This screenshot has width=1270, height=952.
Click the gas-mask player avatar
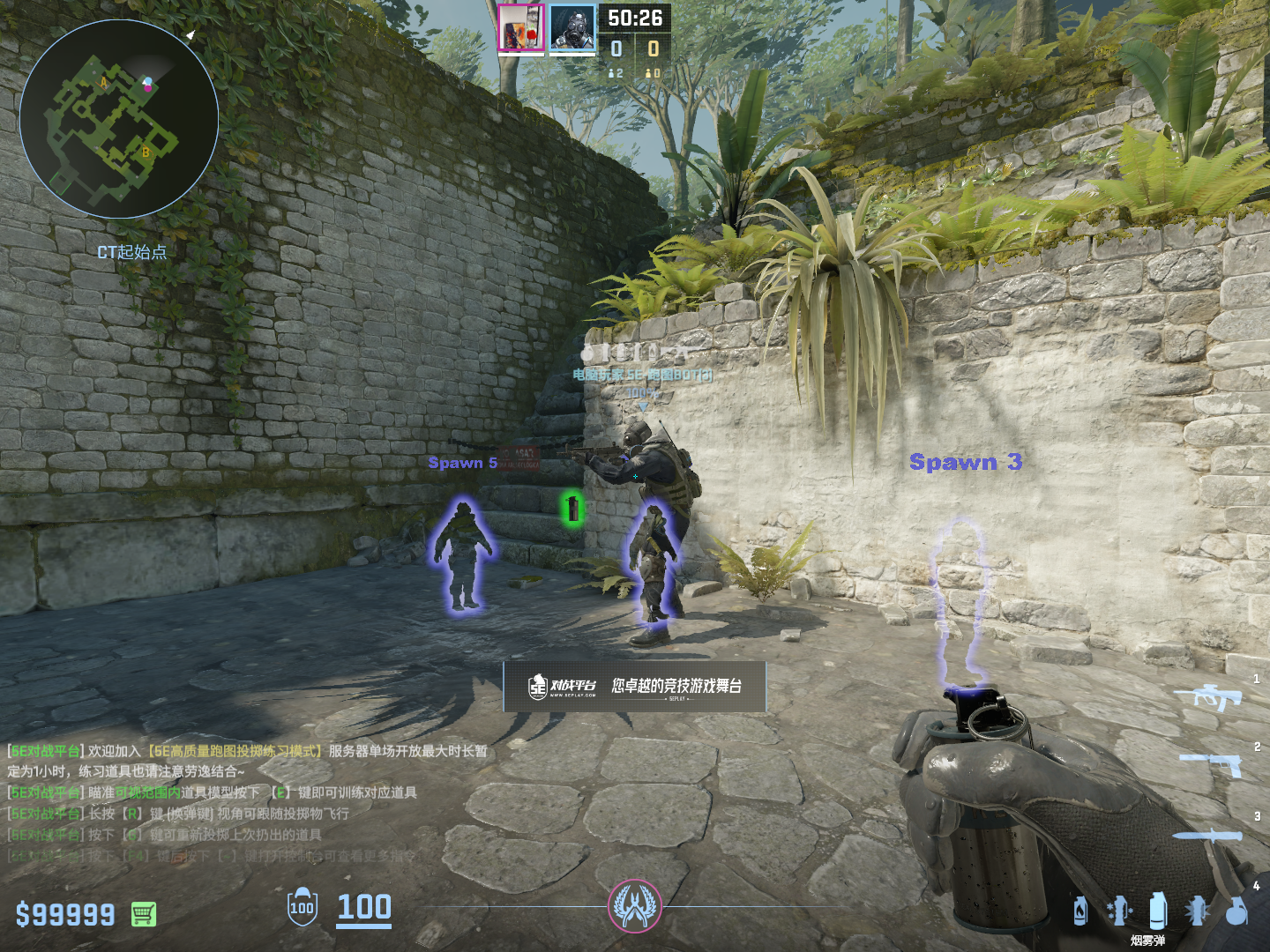click(x=572, y=28)
